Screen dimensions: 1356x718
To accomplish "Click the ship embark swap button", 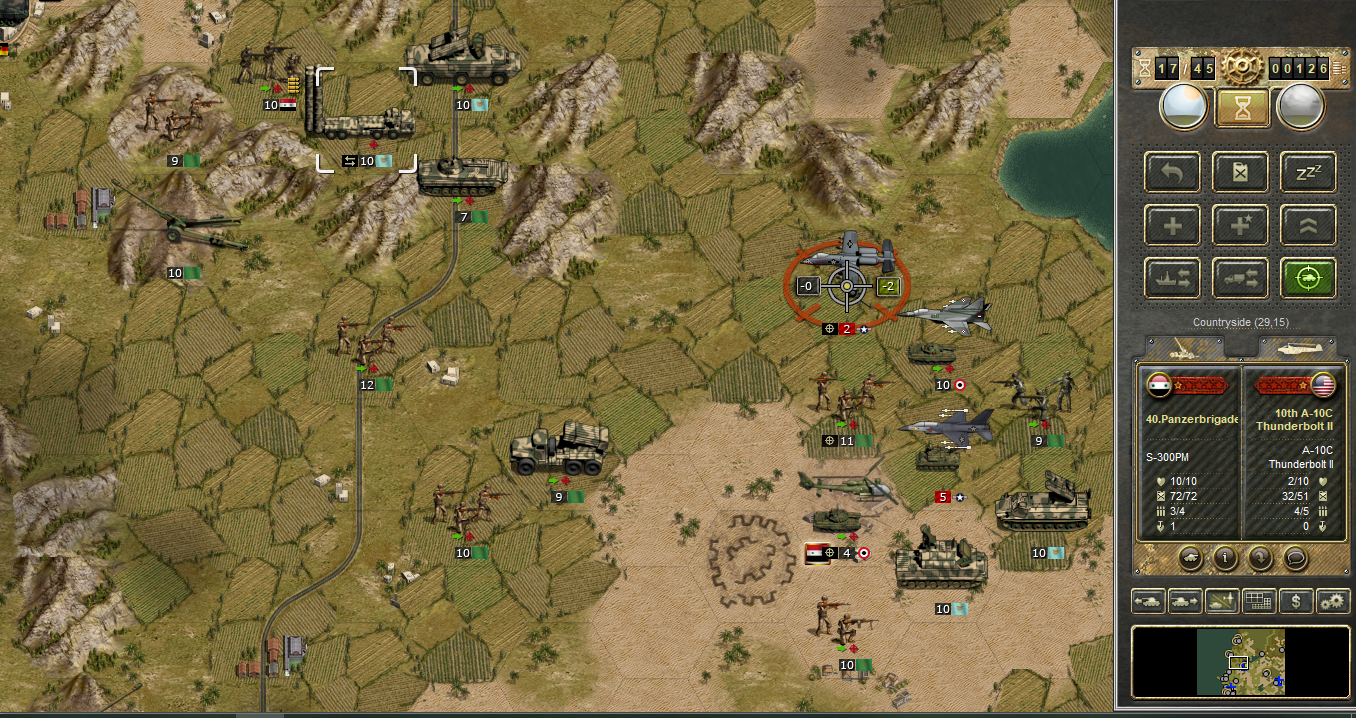I will 1173,278.
